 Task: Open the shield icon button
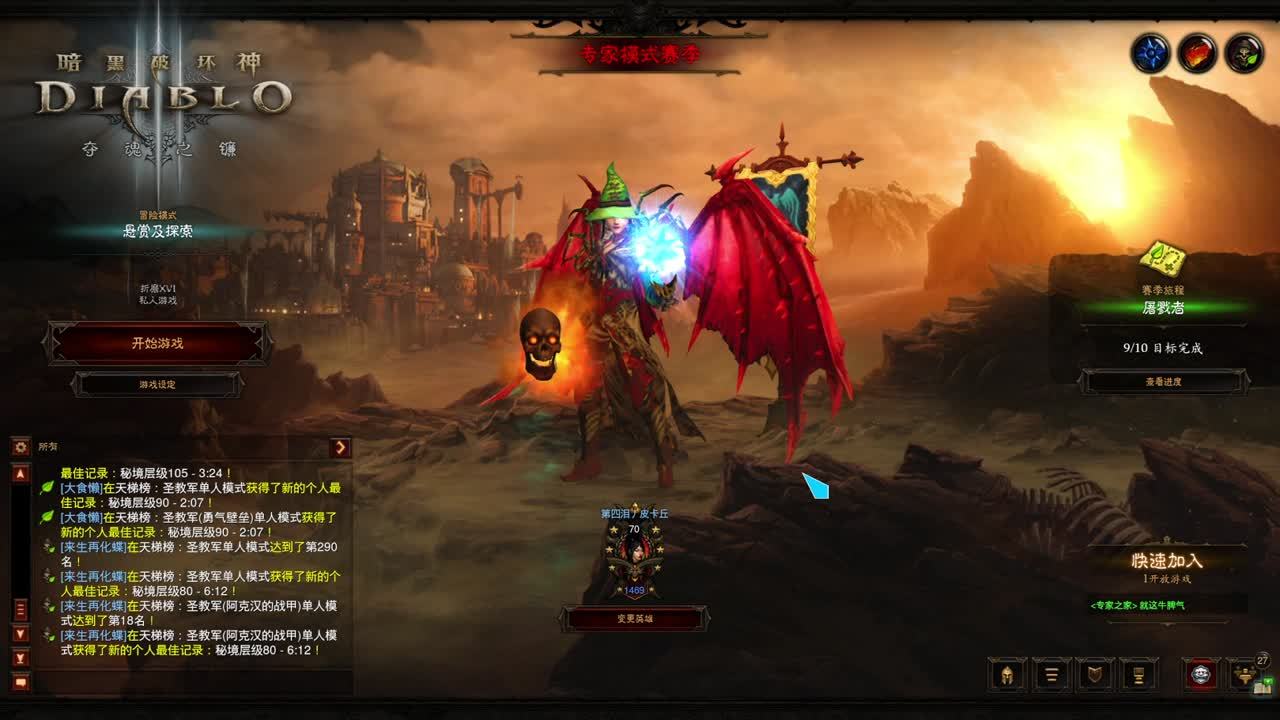pos(1096,674)
